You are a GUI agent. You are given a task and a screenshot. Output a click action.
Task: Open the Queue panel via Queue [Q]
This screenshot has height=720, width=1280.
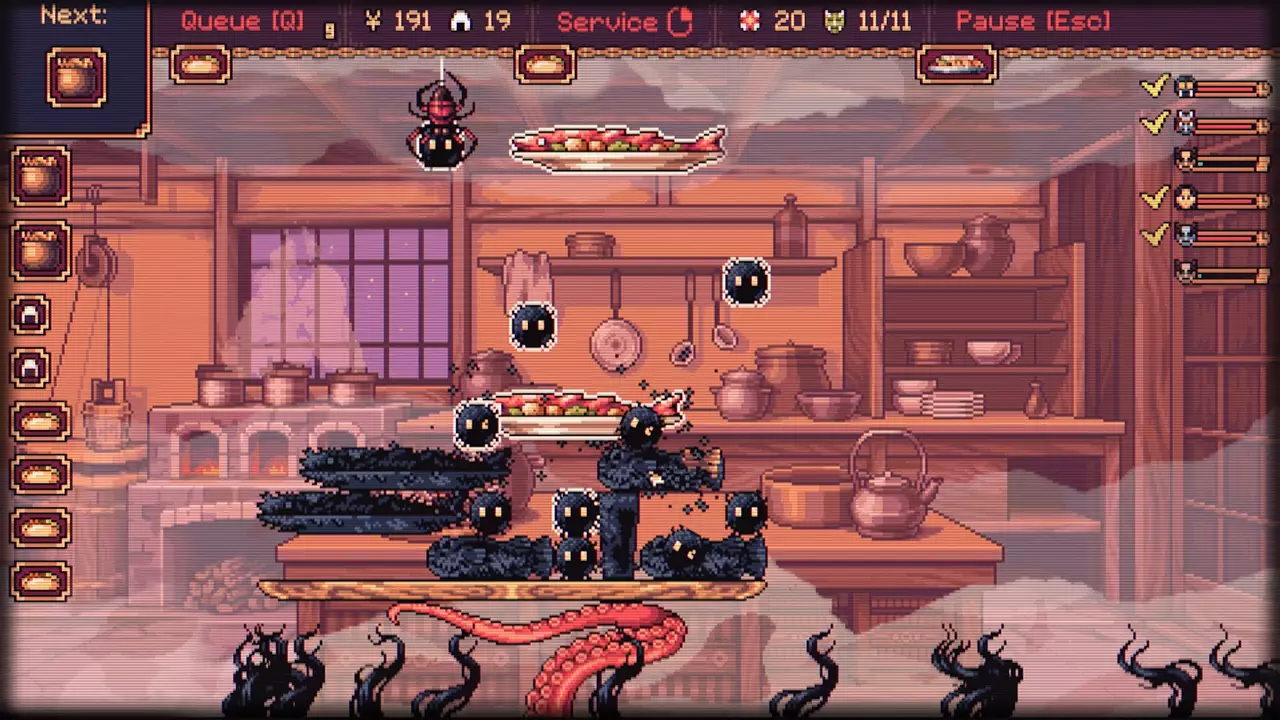[240, 20]
